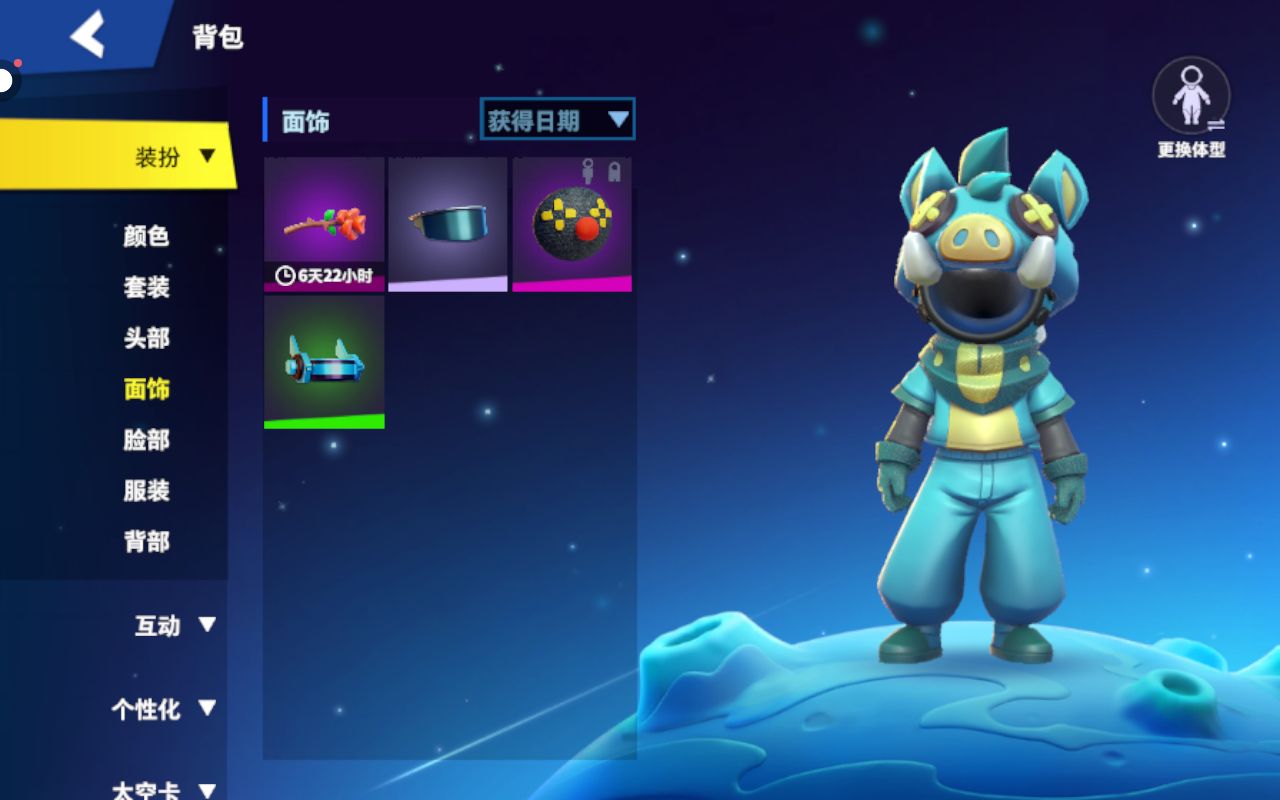Choose the teal visor item
Screen dimensions: 1280x800
(448, 224)
